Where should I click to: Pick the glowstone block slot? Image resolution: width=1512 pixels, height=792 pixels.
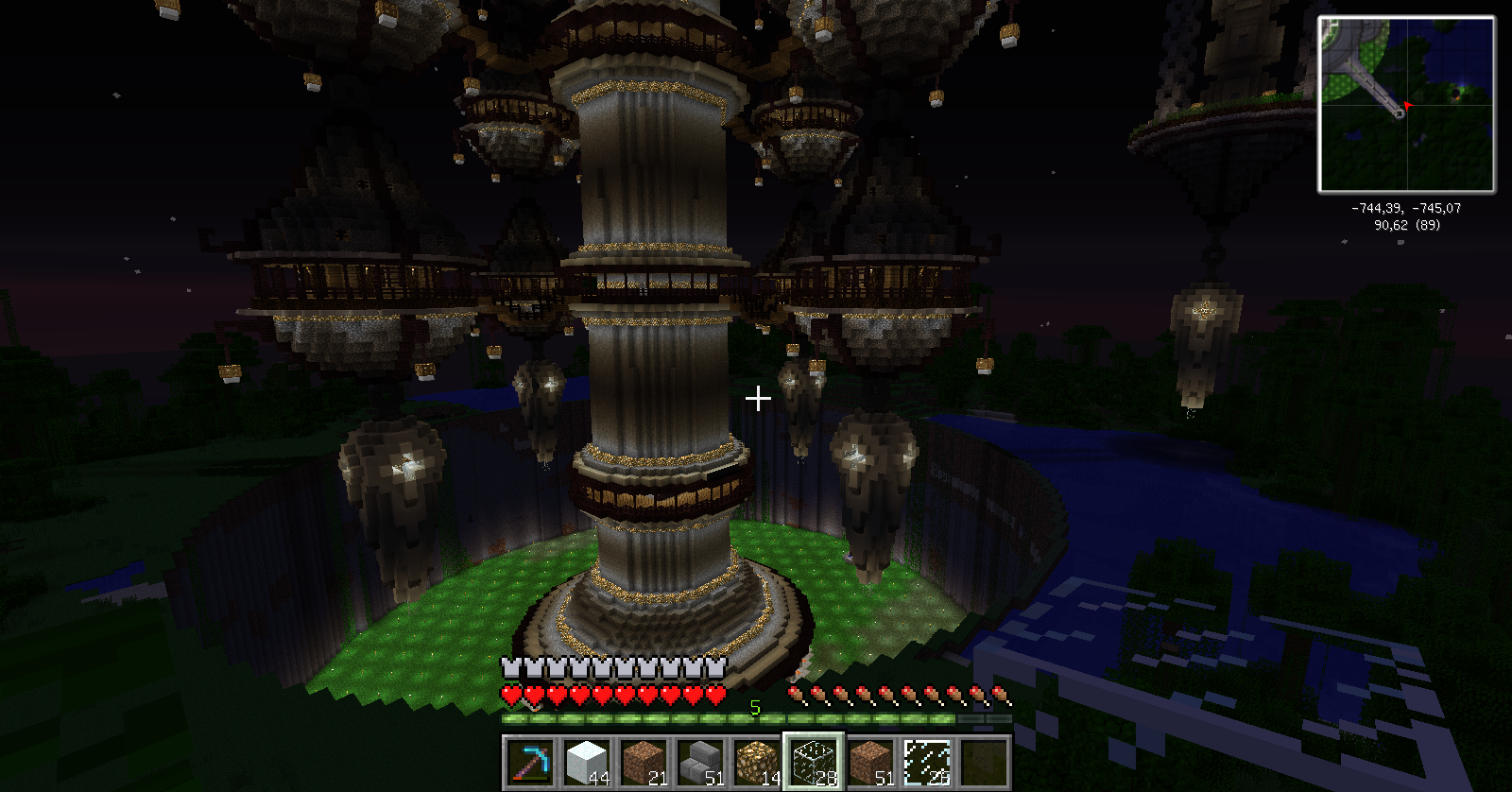[x=756, y=762]
